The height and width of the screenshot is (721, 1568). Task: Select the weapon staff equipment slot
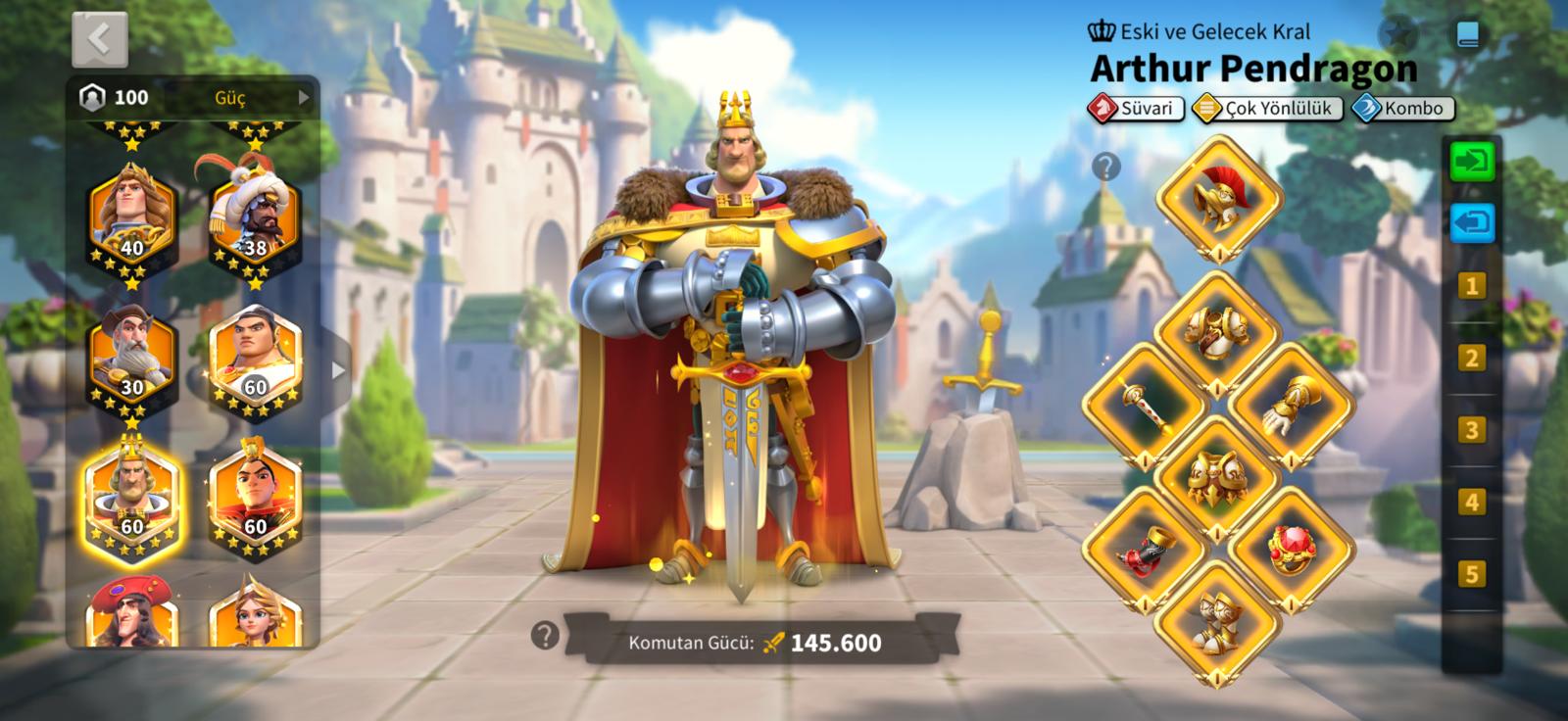pos(1145,406)
